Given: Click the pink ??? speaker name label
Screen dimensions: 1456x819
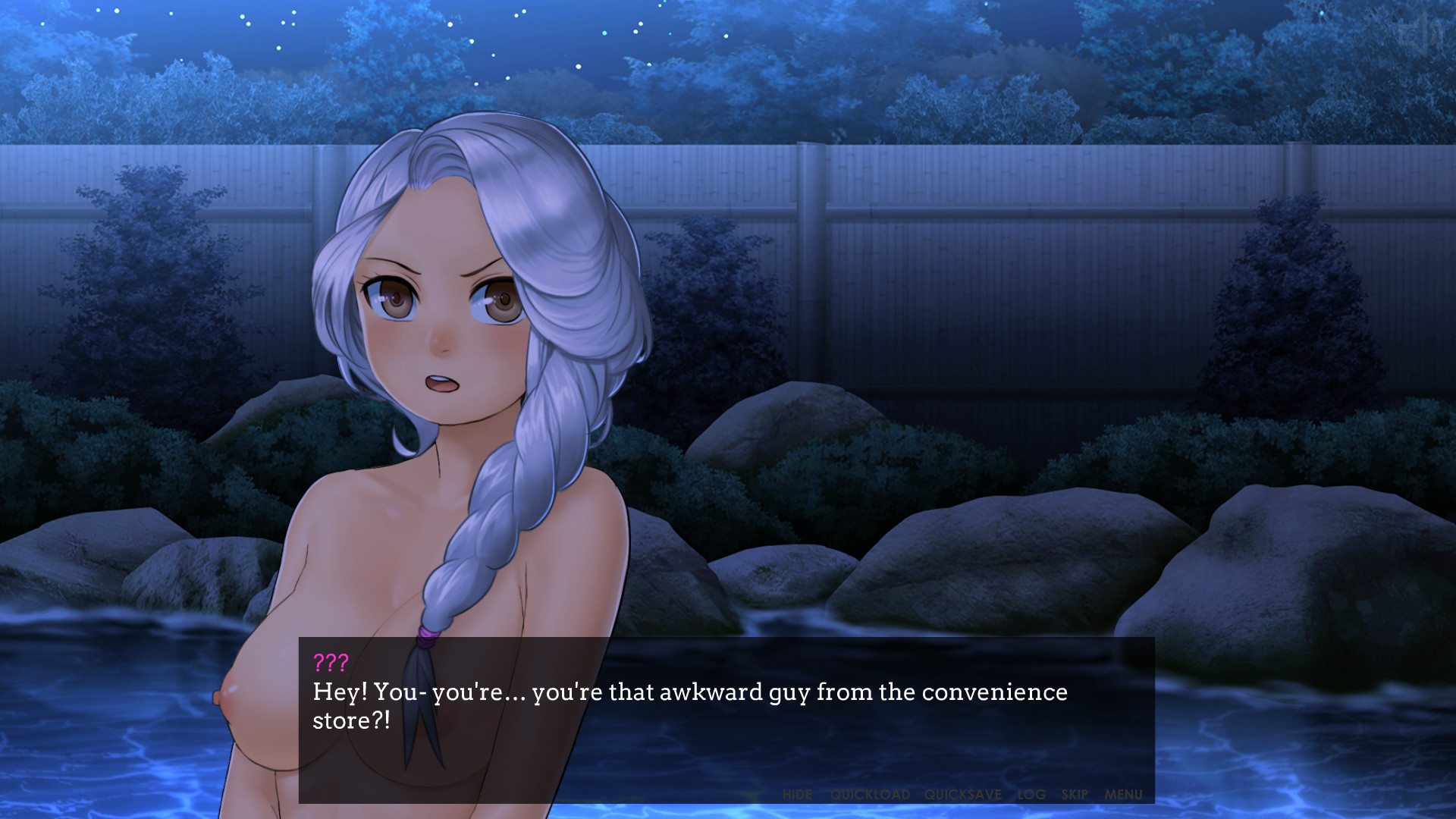Looking at the screenshot, I should 329,661.
